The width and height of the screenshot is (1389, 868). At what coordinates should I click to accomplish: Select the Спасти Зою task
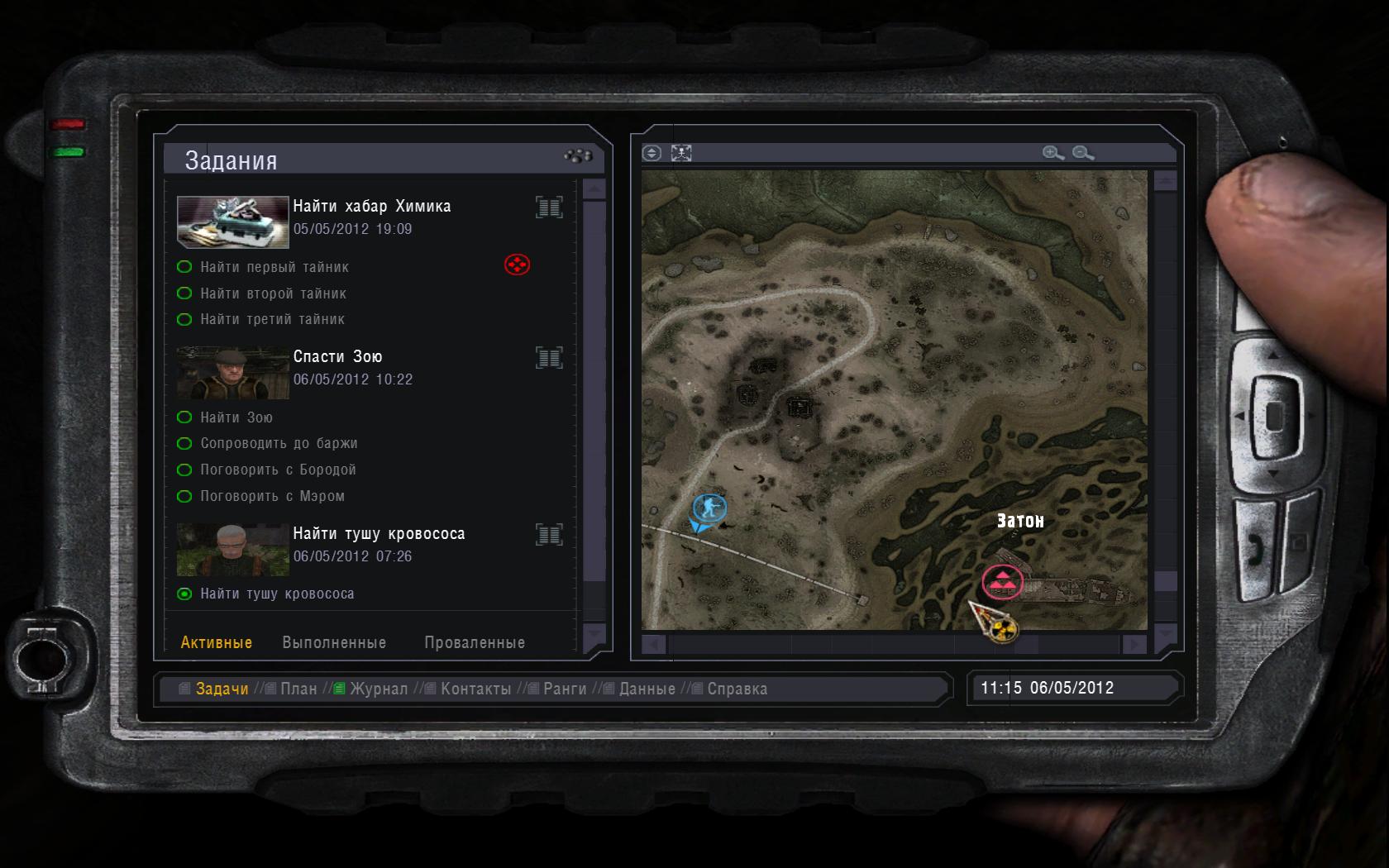[x=337, y=356]
